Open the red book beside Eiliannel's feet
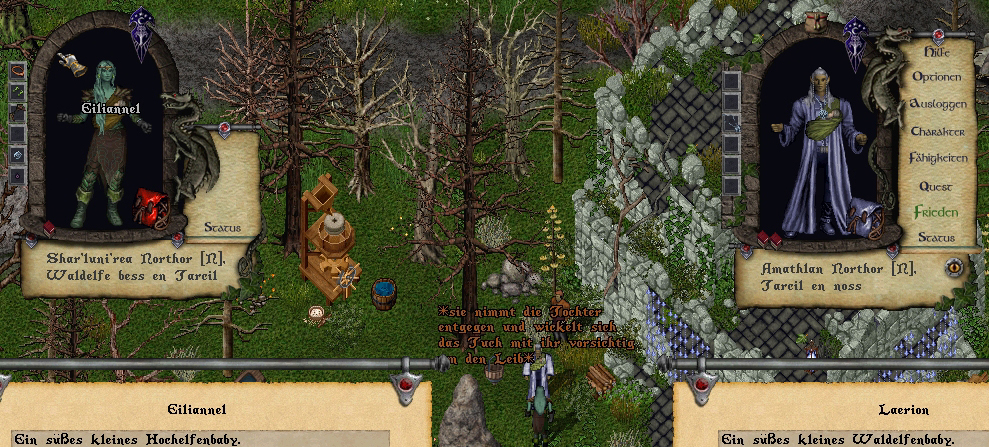Screen dimensions: 989x447 click(x=47, y=229)
